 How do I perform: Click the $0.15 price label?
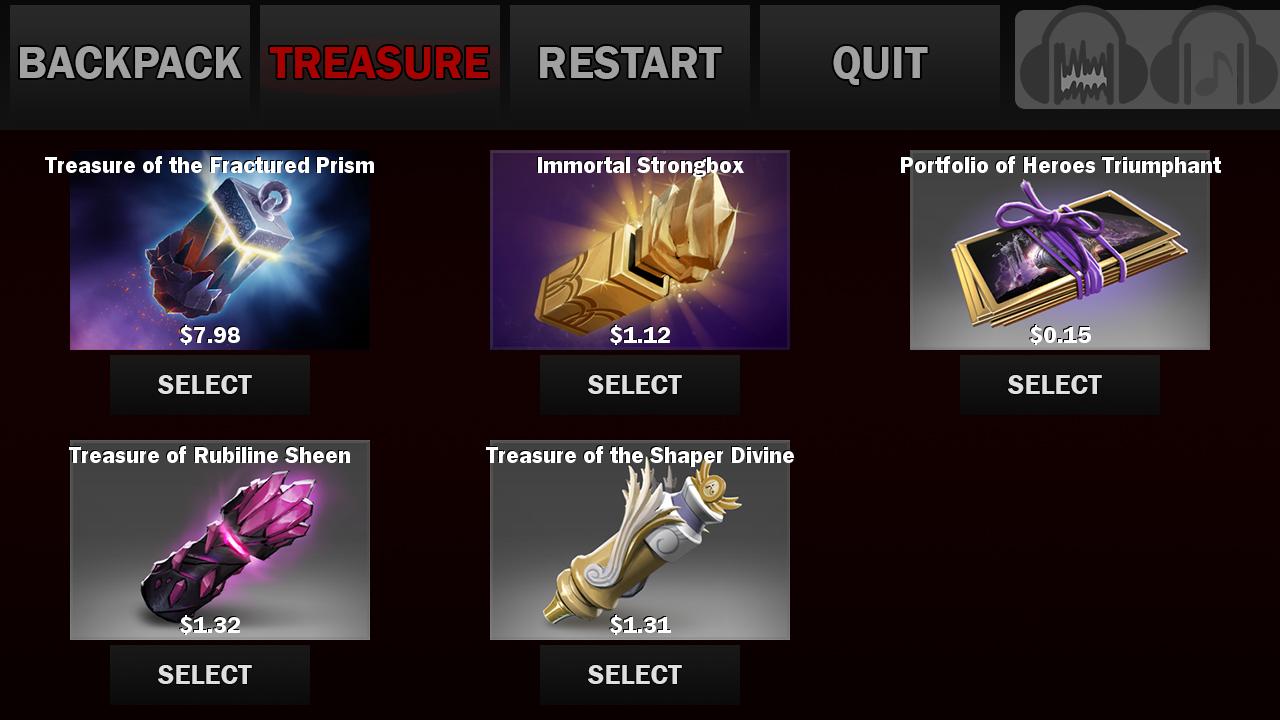coord(1060,337)
